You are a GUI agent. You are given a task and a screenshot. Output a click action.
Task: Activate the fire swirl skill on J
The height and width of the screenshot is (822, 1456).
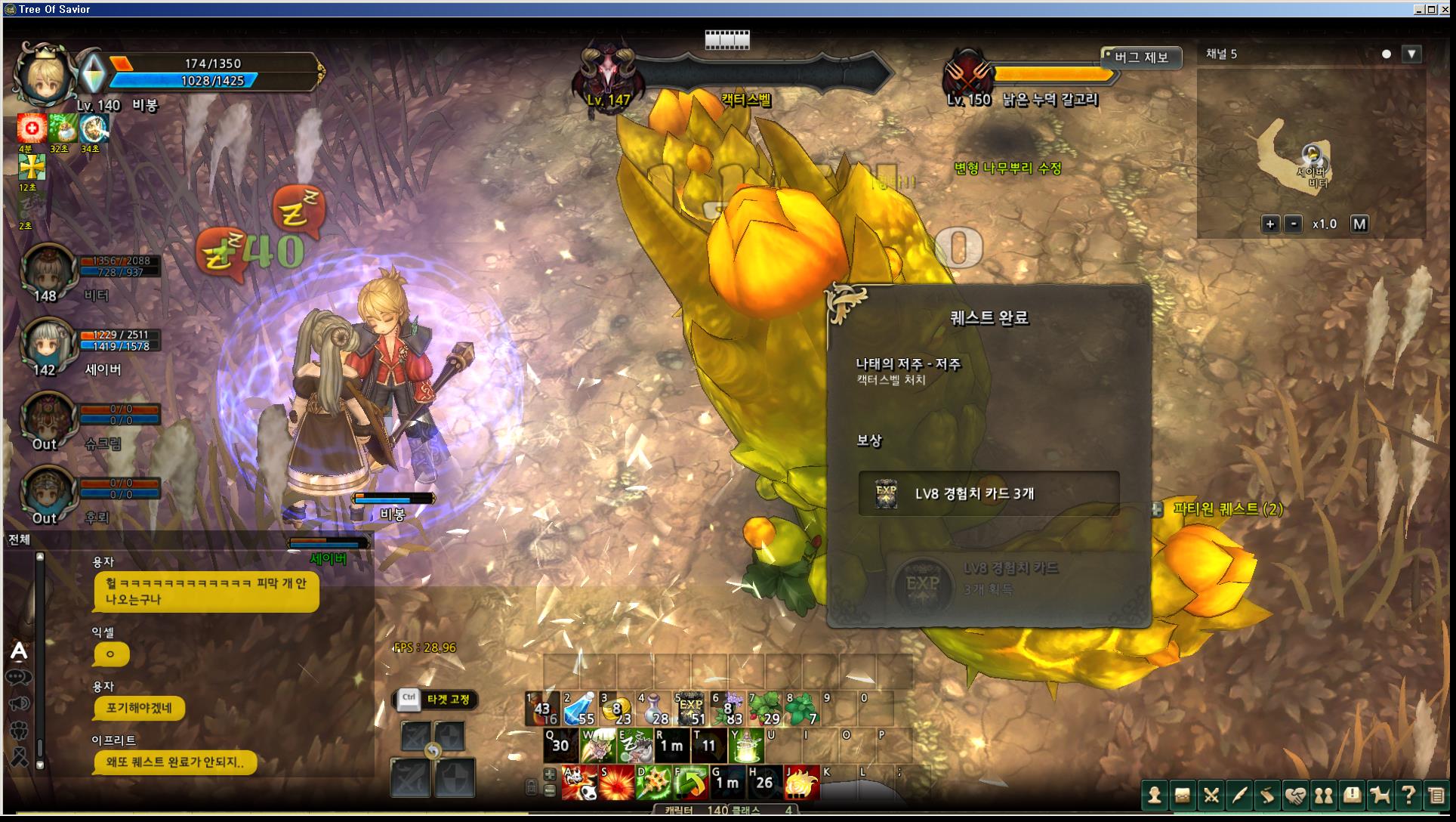pyautogui.click(x=801, y=783)
